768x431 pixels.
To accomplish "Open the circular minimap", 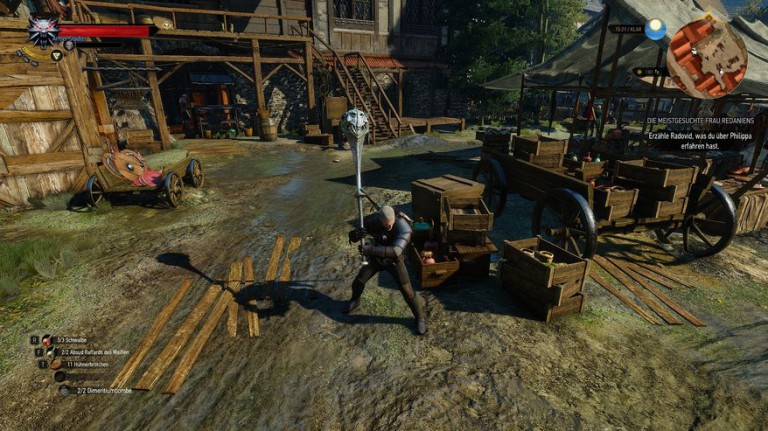I will 706,58.
